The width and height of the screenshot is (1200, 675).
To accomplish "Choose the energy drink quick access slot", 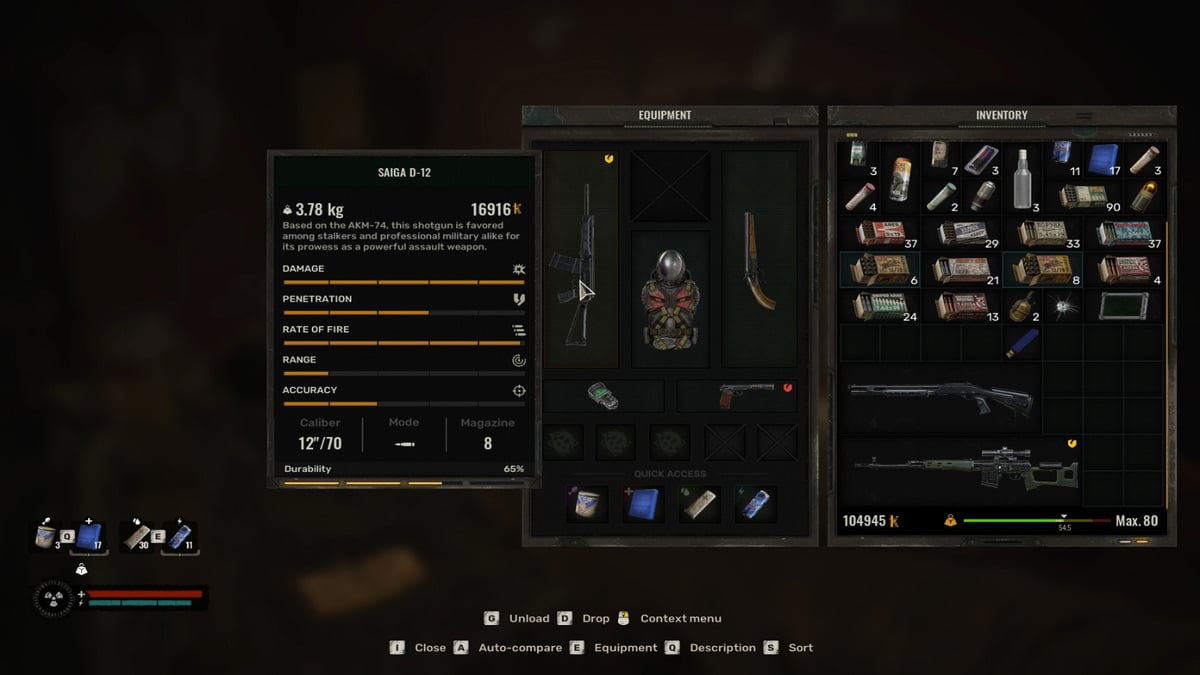I will pos(752,504).
